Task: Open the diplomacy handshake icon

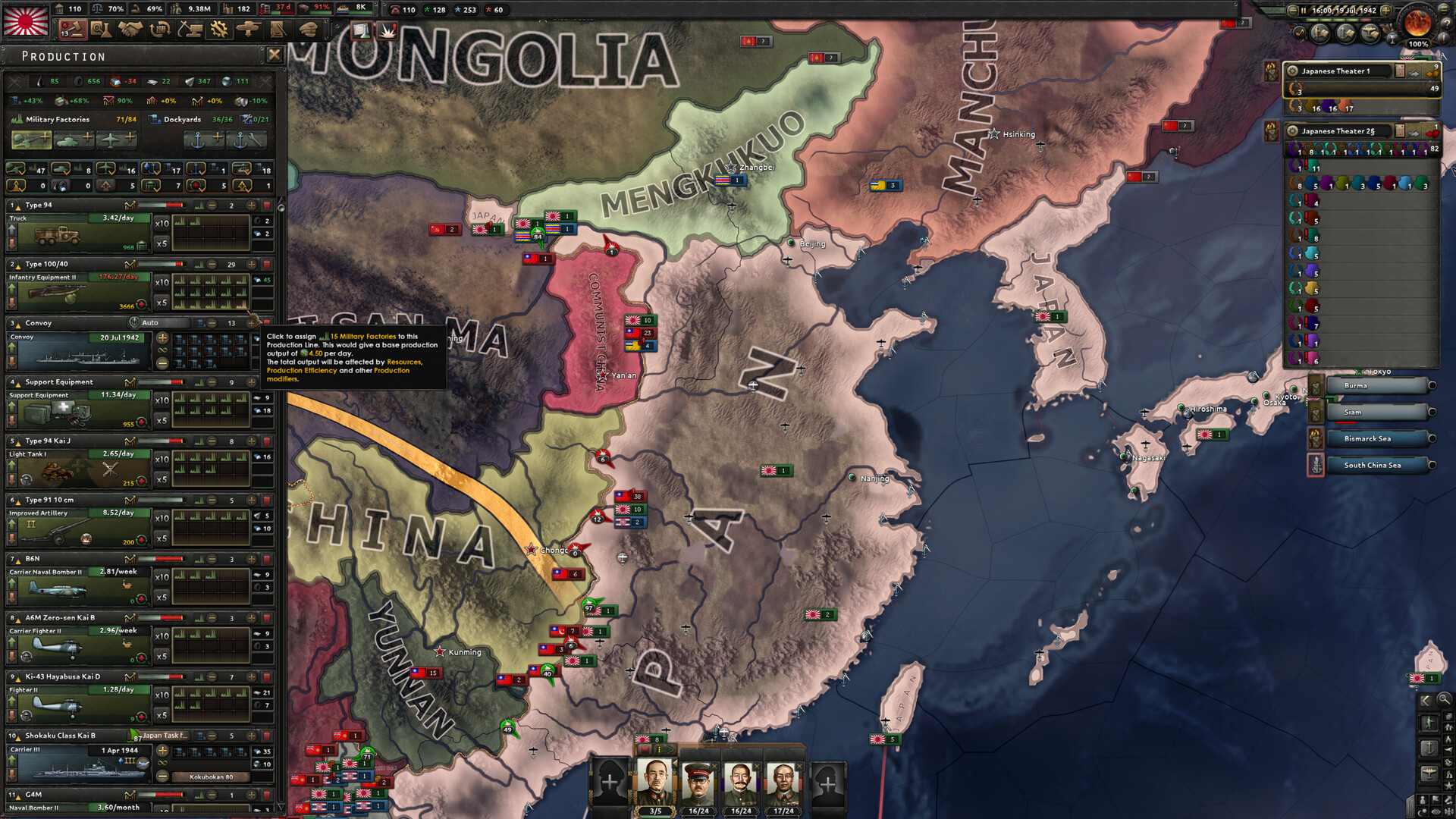Action: pos(130,27)
